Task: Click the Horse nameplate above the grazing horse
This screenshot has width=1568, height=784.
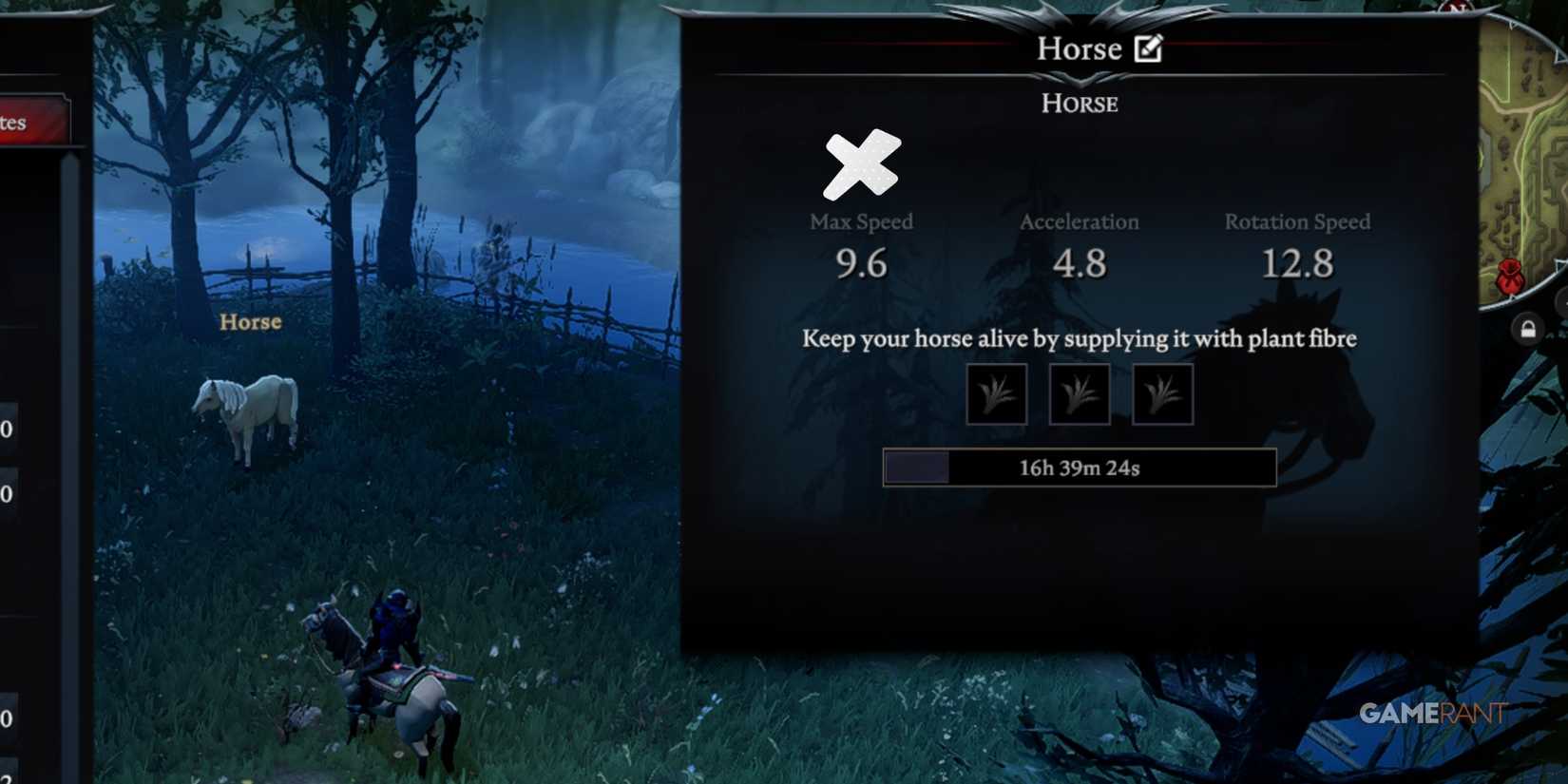Action: point(249,322)
